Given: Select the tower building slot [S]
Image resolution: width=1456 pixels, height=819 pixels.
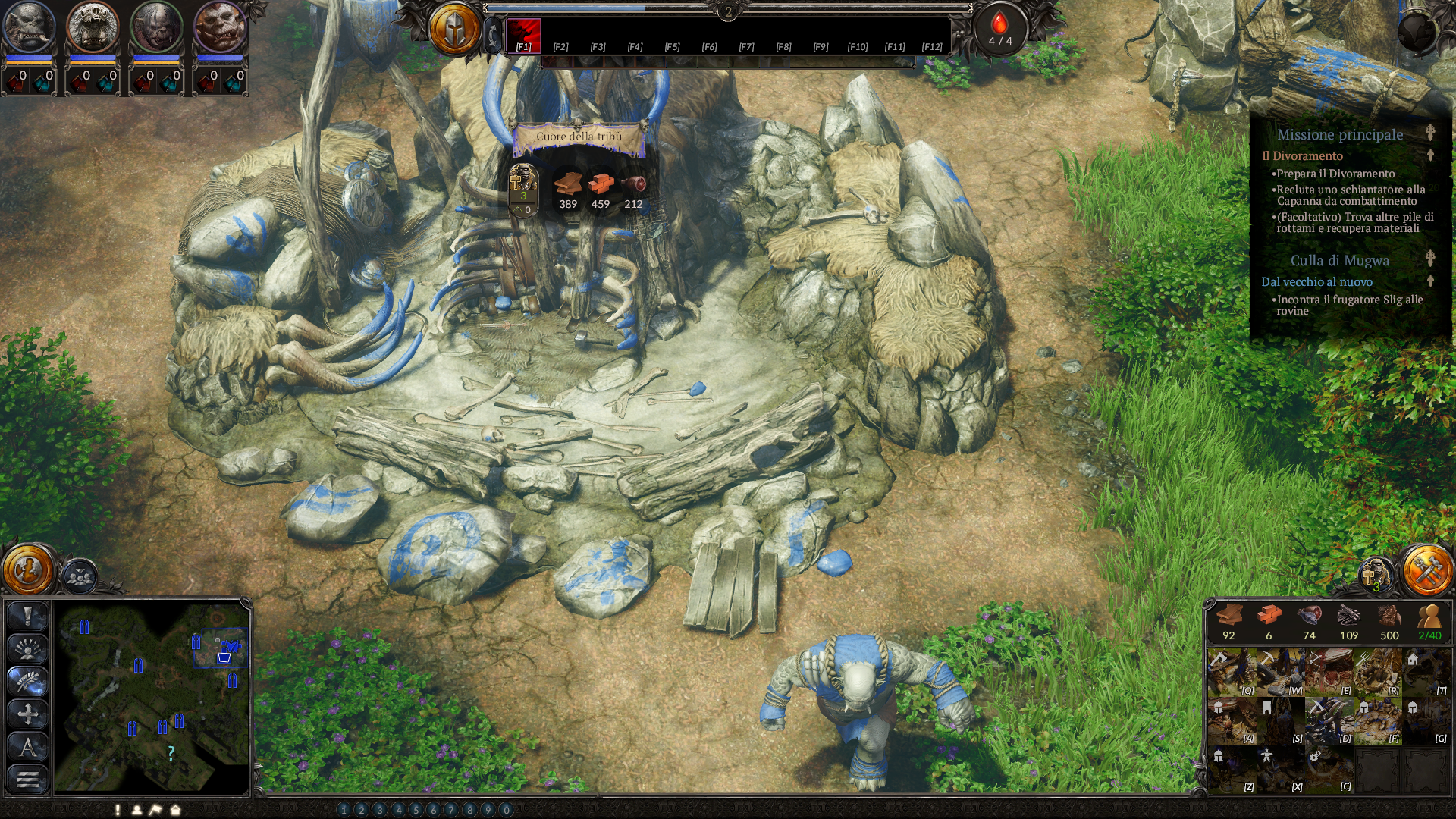Looking at the screenshot, I should click(x=1279, y=722).
